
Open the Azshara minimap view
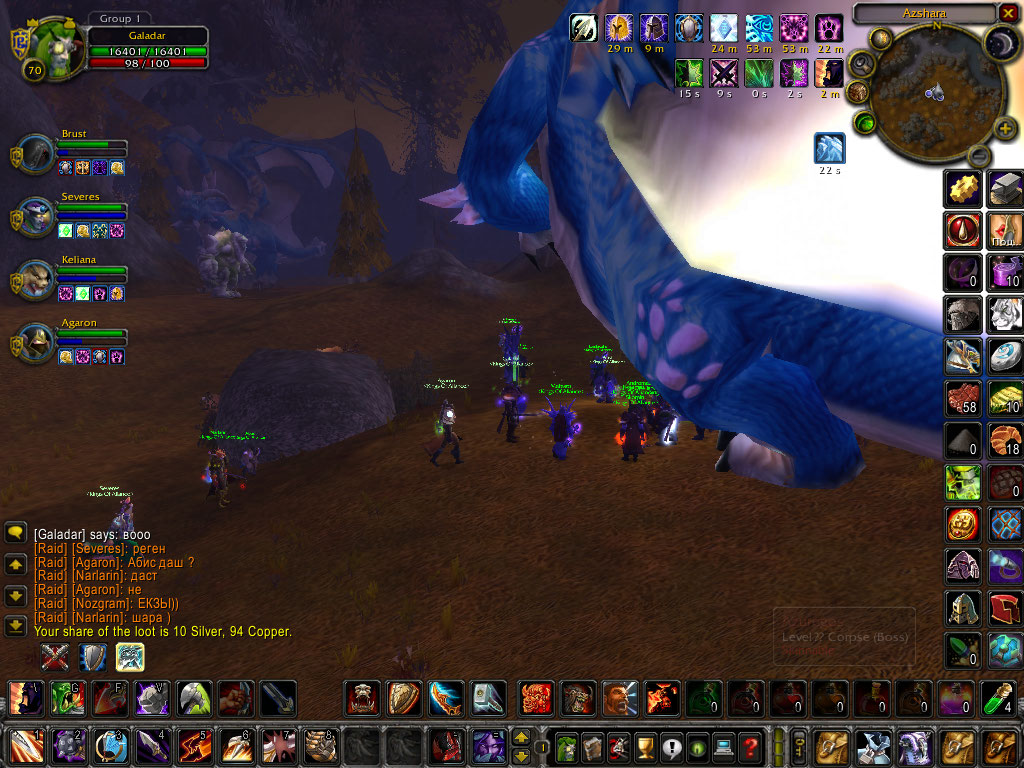(x=924, y=91)
